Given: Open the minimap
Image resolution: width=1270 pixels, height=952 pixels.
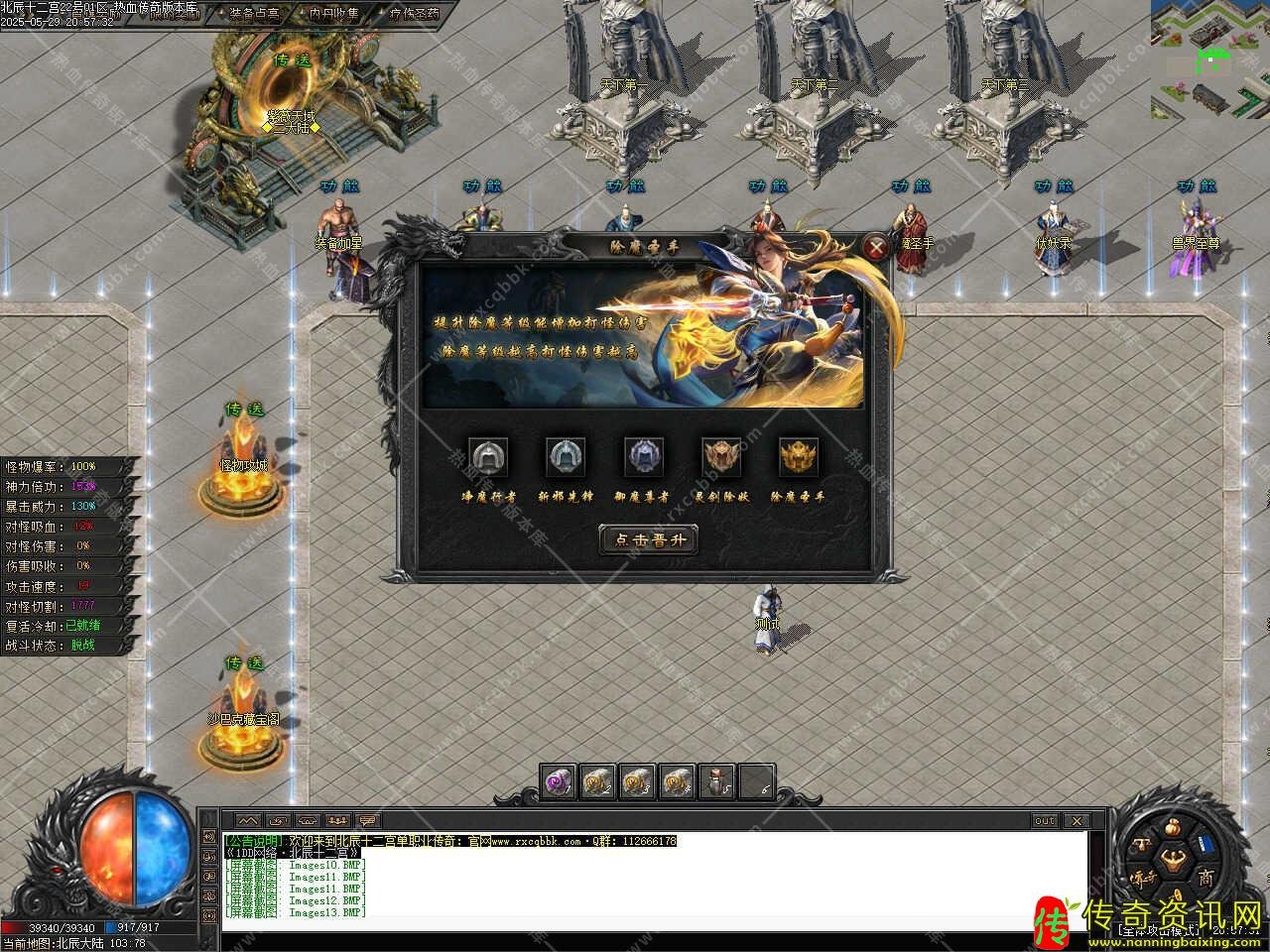Looking at the screenshot, I should [1209, 58].
